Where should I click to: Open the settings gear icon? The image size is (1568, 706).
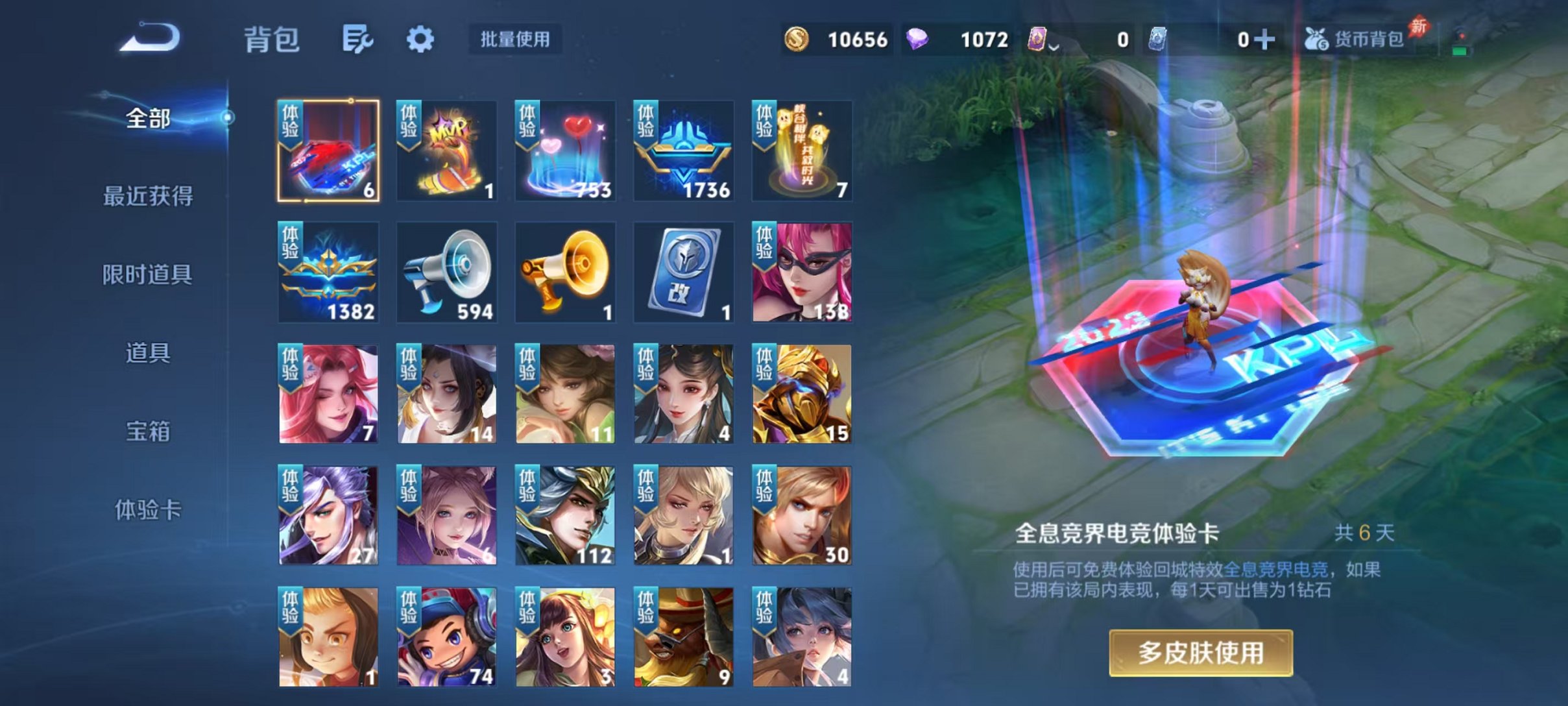click(421, 40)
